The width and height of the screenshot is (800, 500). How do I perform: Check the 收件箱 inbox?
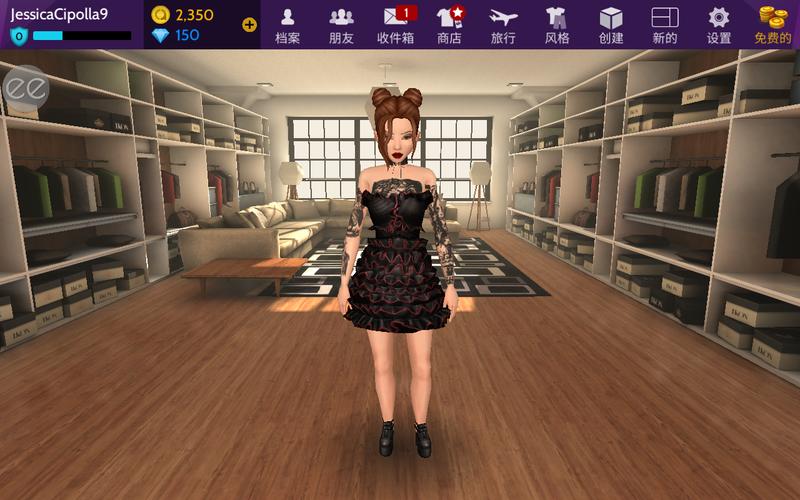coord(396,24)
